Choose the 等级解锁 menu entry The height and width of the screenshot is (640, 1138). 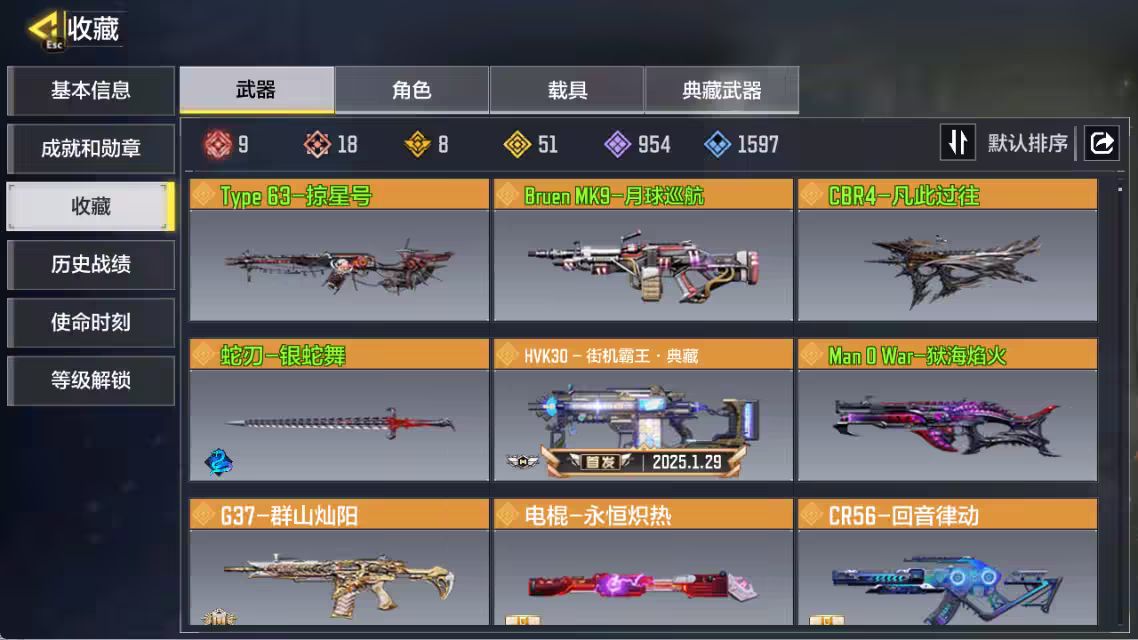(91, 381)
